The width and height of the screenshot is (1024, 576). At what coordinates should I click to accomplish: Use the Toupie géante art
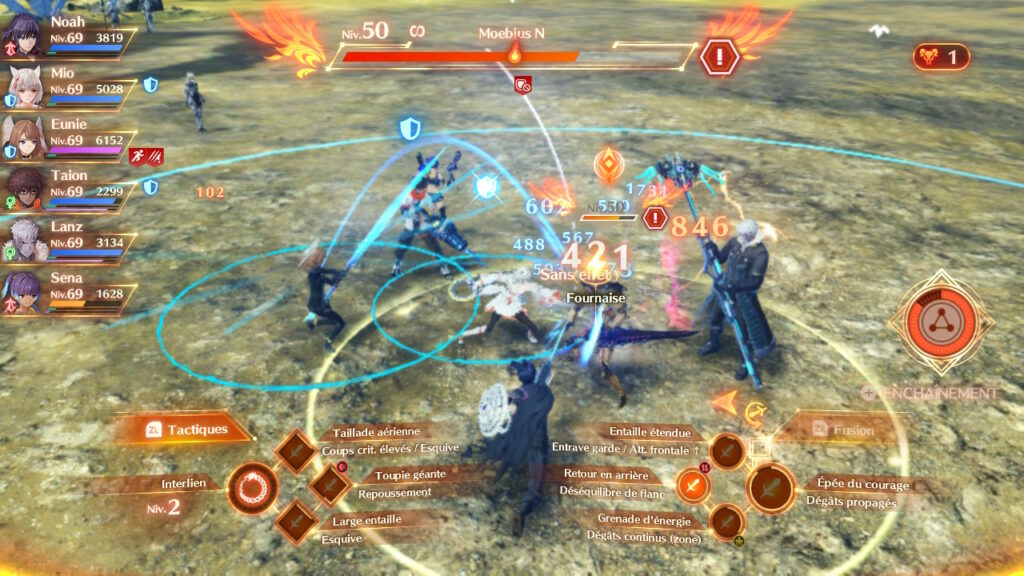click(x=330, y=485)
